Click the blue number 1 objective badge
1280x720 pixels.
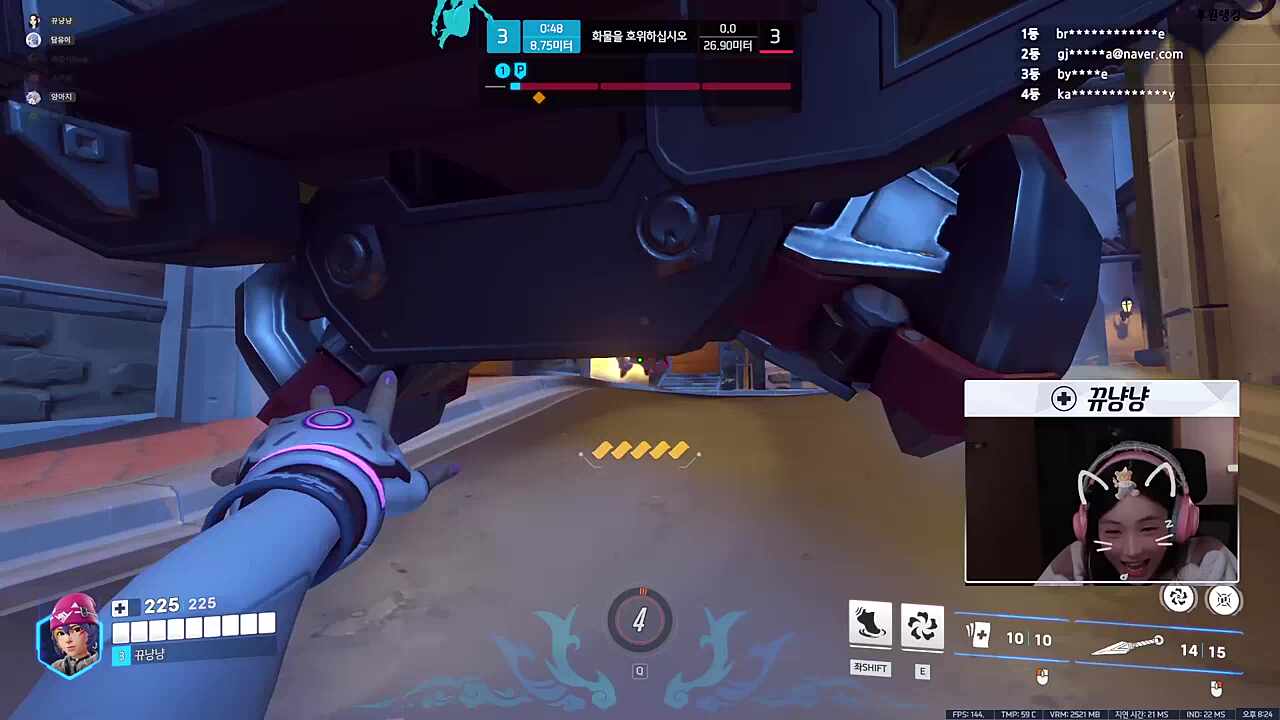(x=502, y=70)
